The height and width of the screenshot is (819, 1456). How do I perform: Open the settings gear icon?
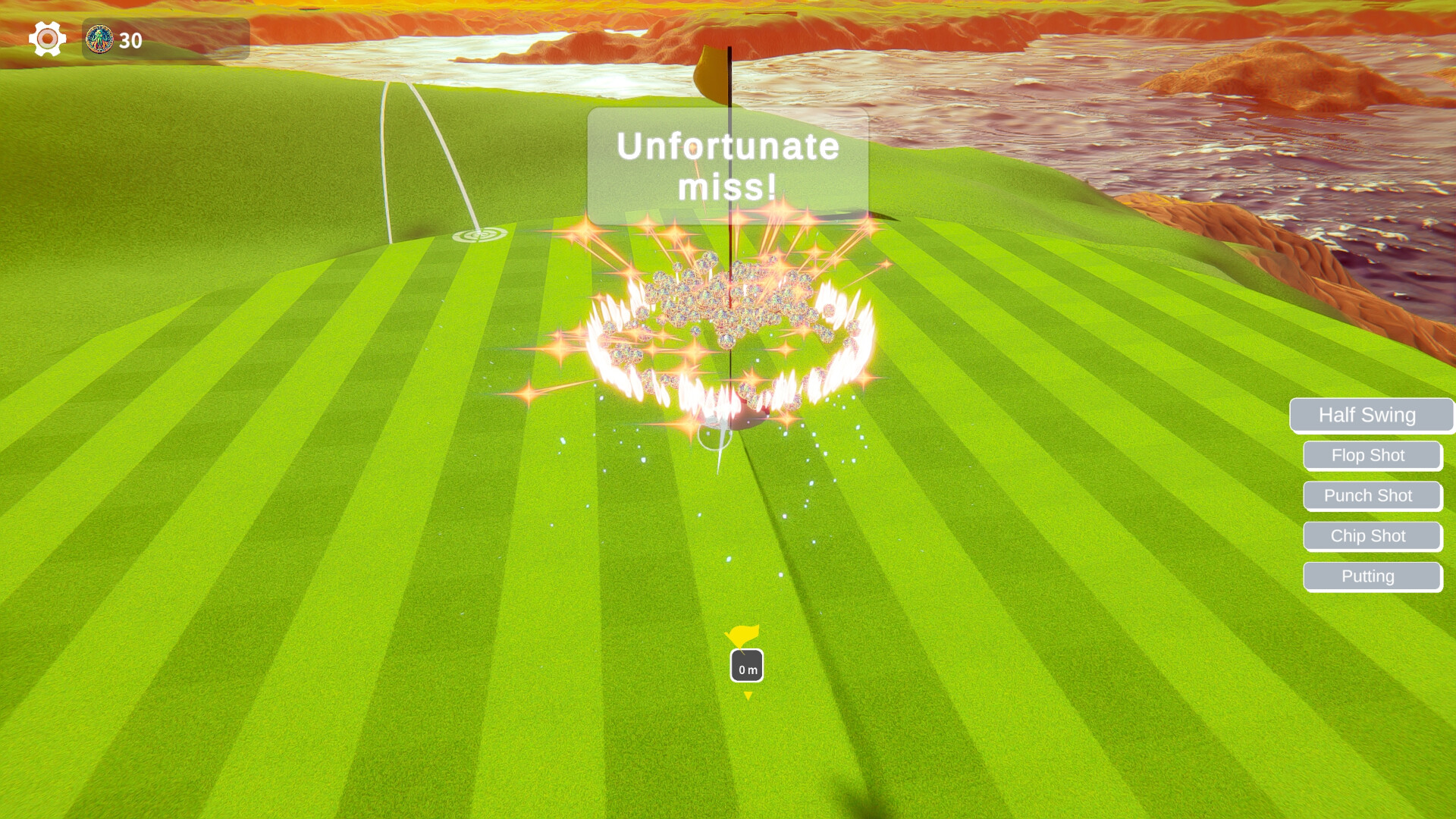click(46, 37)
